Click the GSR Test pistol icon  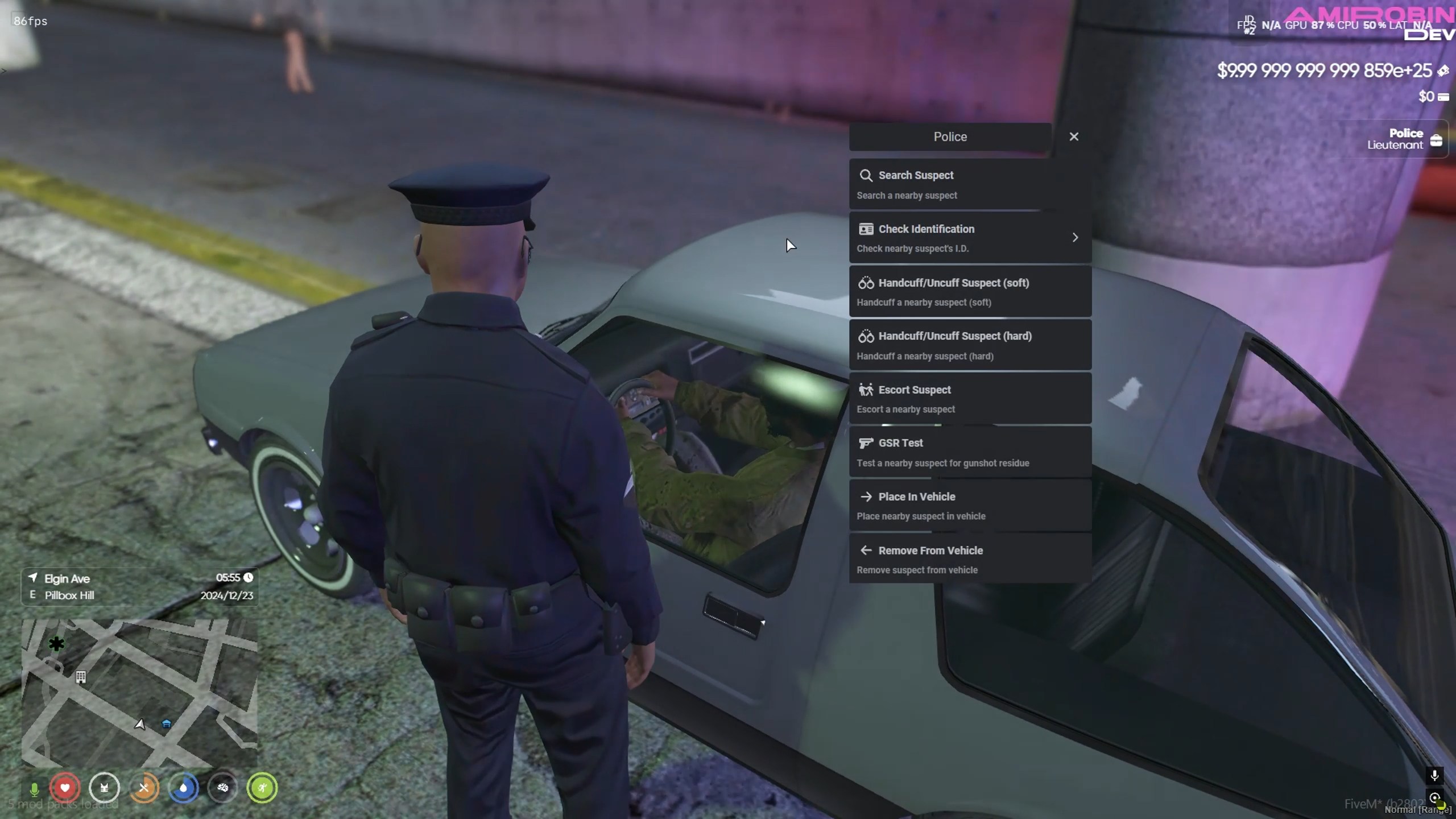[866, 443]
